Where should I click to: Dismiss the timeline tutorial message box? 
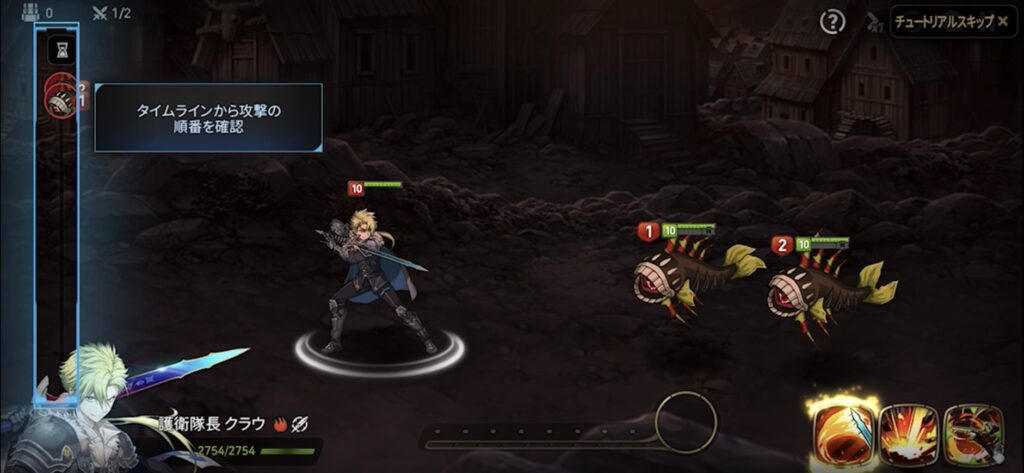(x=208, y=118)
